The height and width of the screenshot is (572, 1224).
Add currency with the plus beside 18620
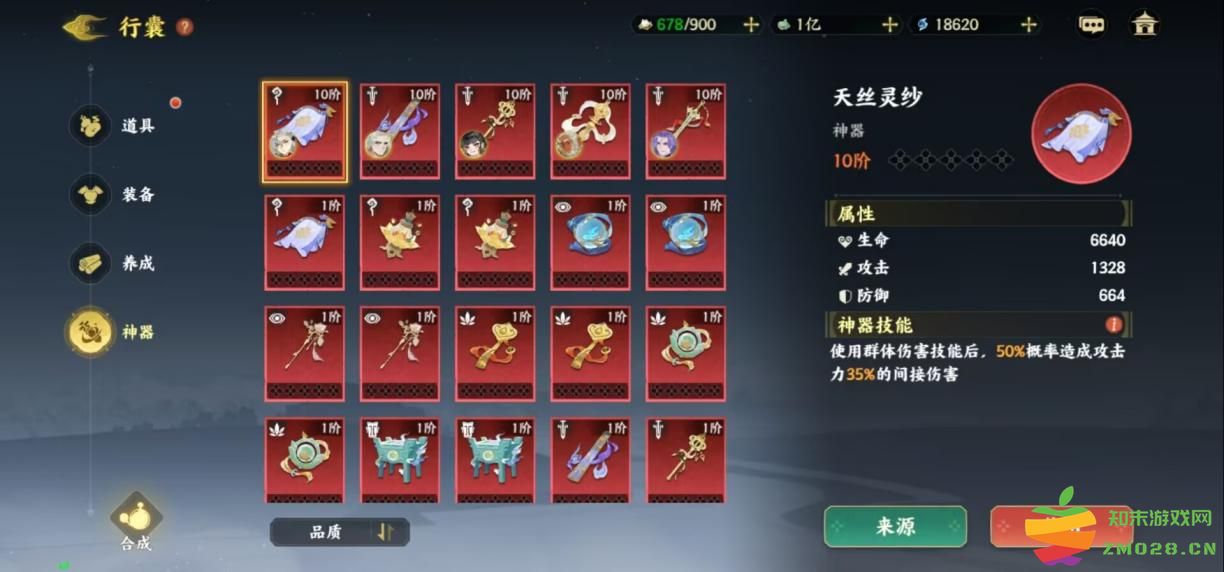tap(1028, 25)
